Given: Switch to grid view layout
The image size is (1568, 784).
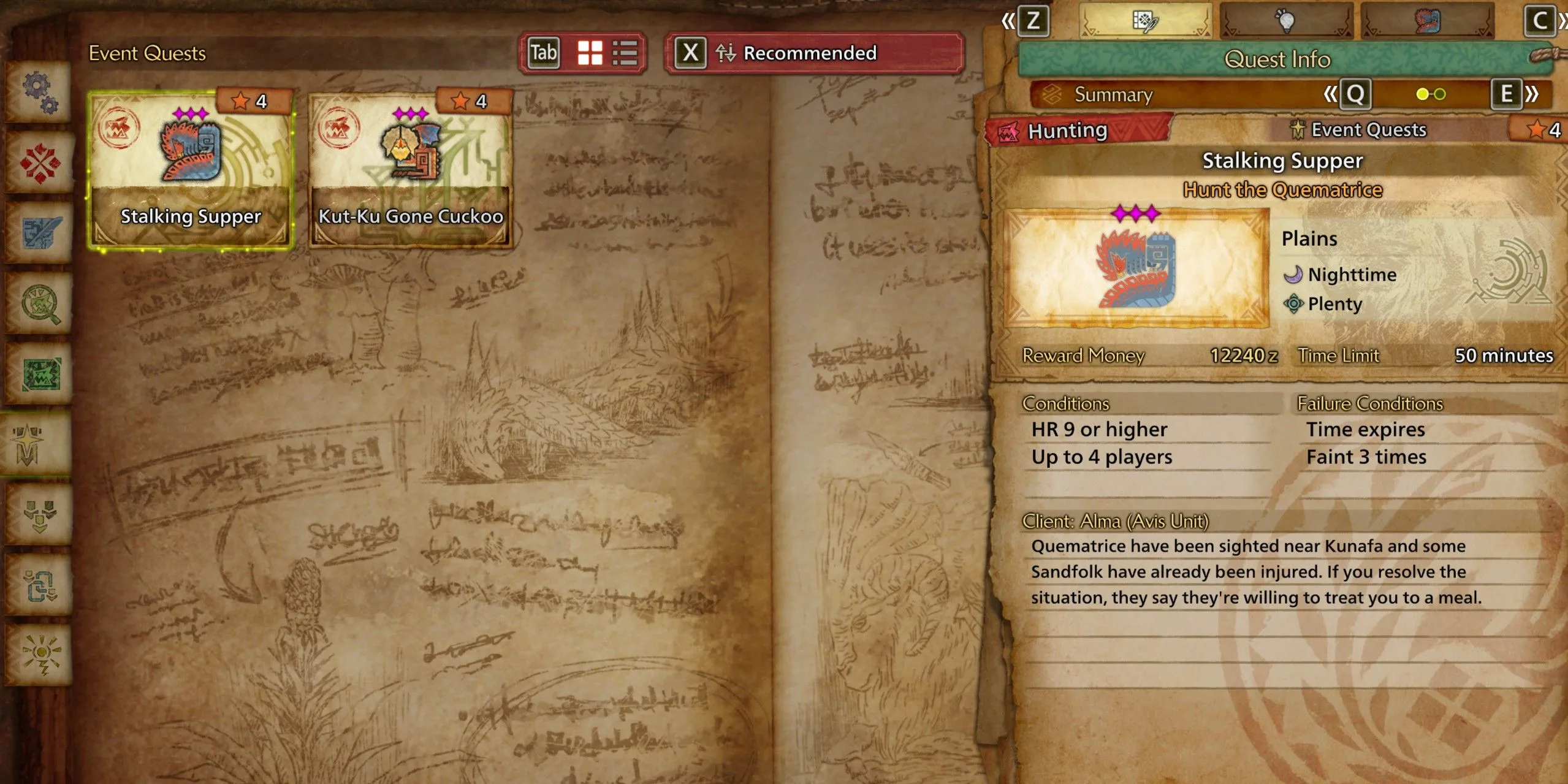Looking at the screenshot, I should tap(590, 53).
